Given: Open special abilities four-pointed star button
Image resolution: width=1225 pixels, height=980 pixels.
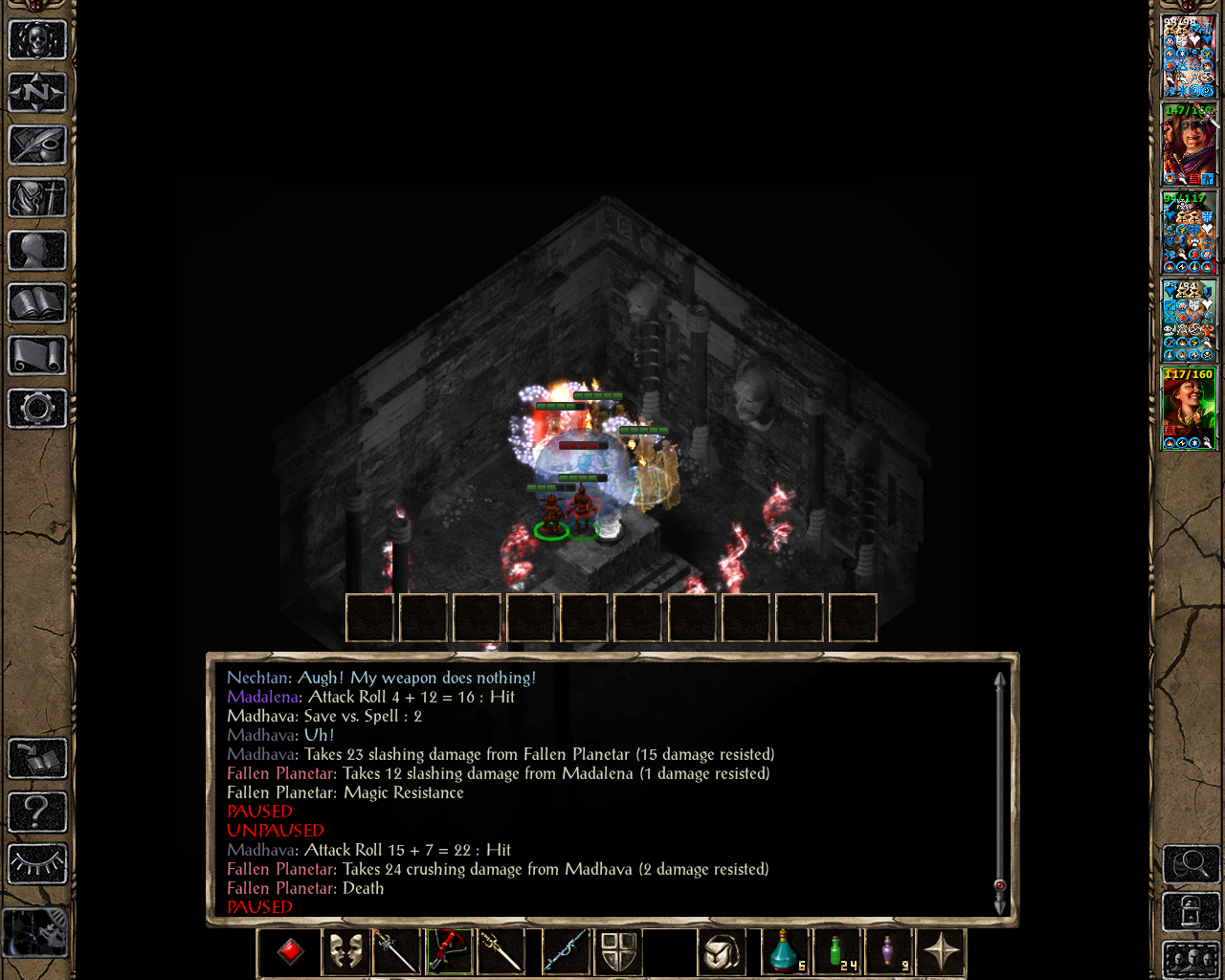Looking at the screenshot, I should point(941,951).
